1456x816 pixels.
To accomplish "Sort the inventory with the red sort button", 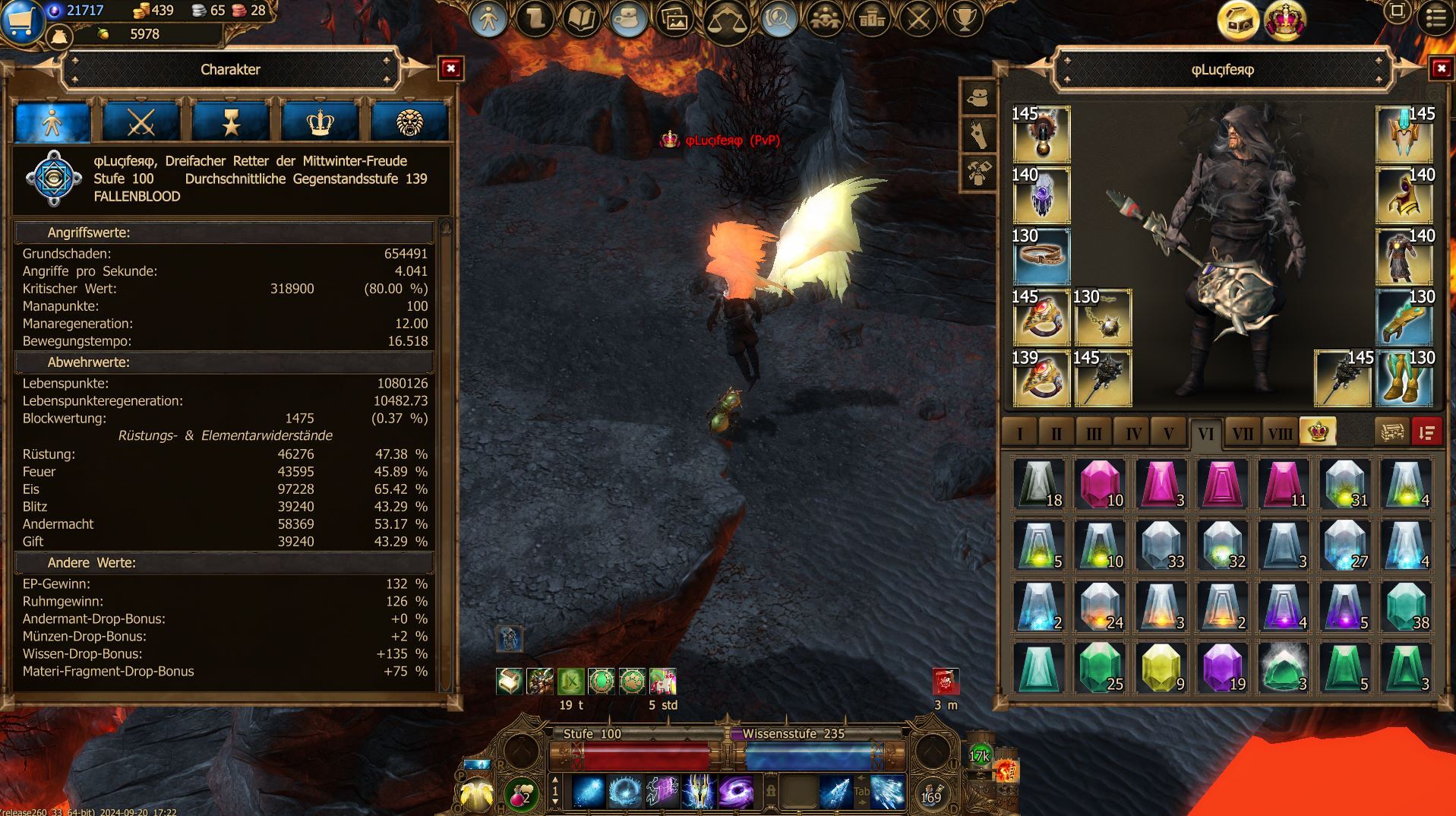I will [1426, 432].
